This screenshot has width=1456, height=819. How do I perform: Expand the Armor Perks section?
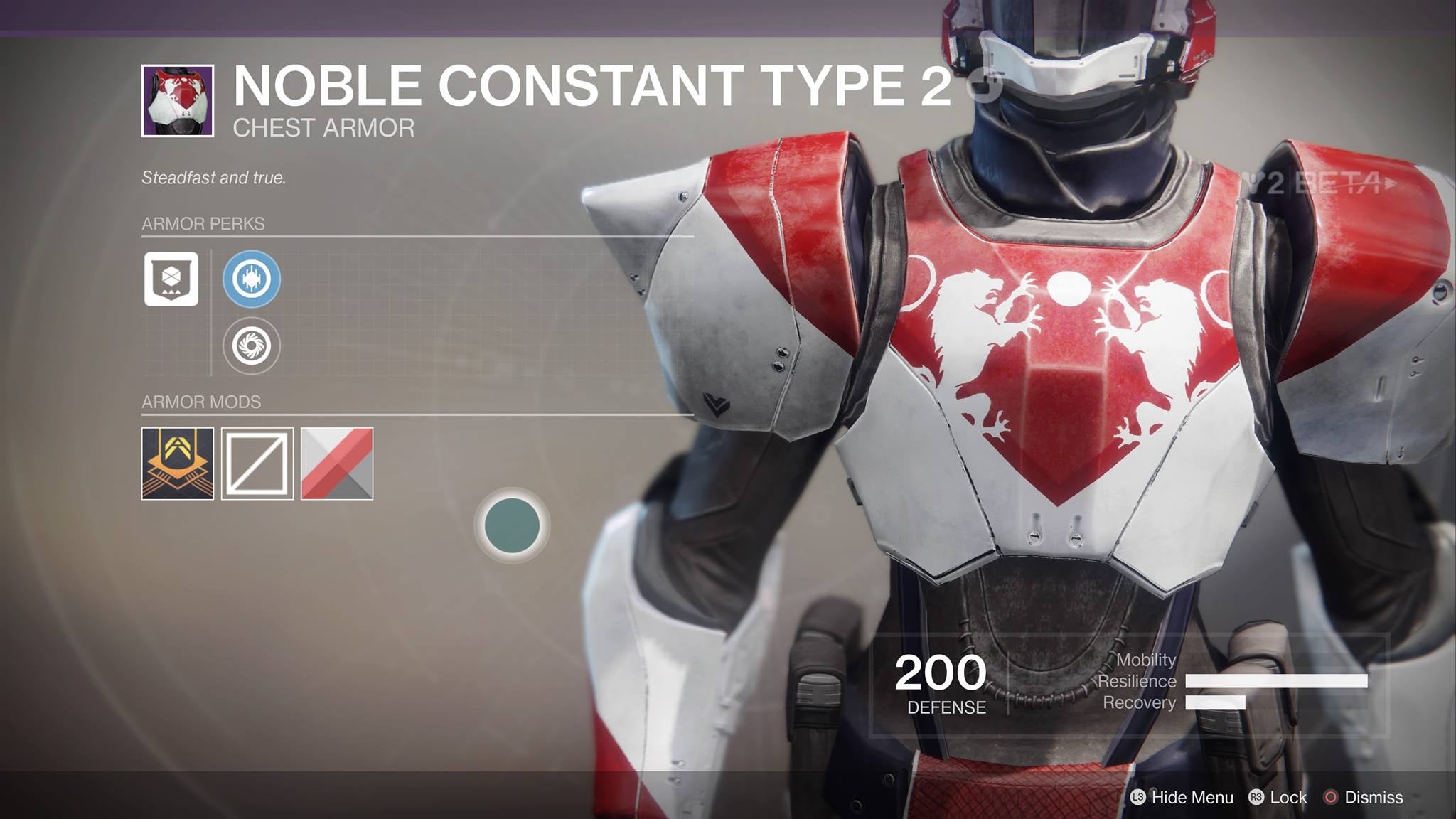[203, 224]
